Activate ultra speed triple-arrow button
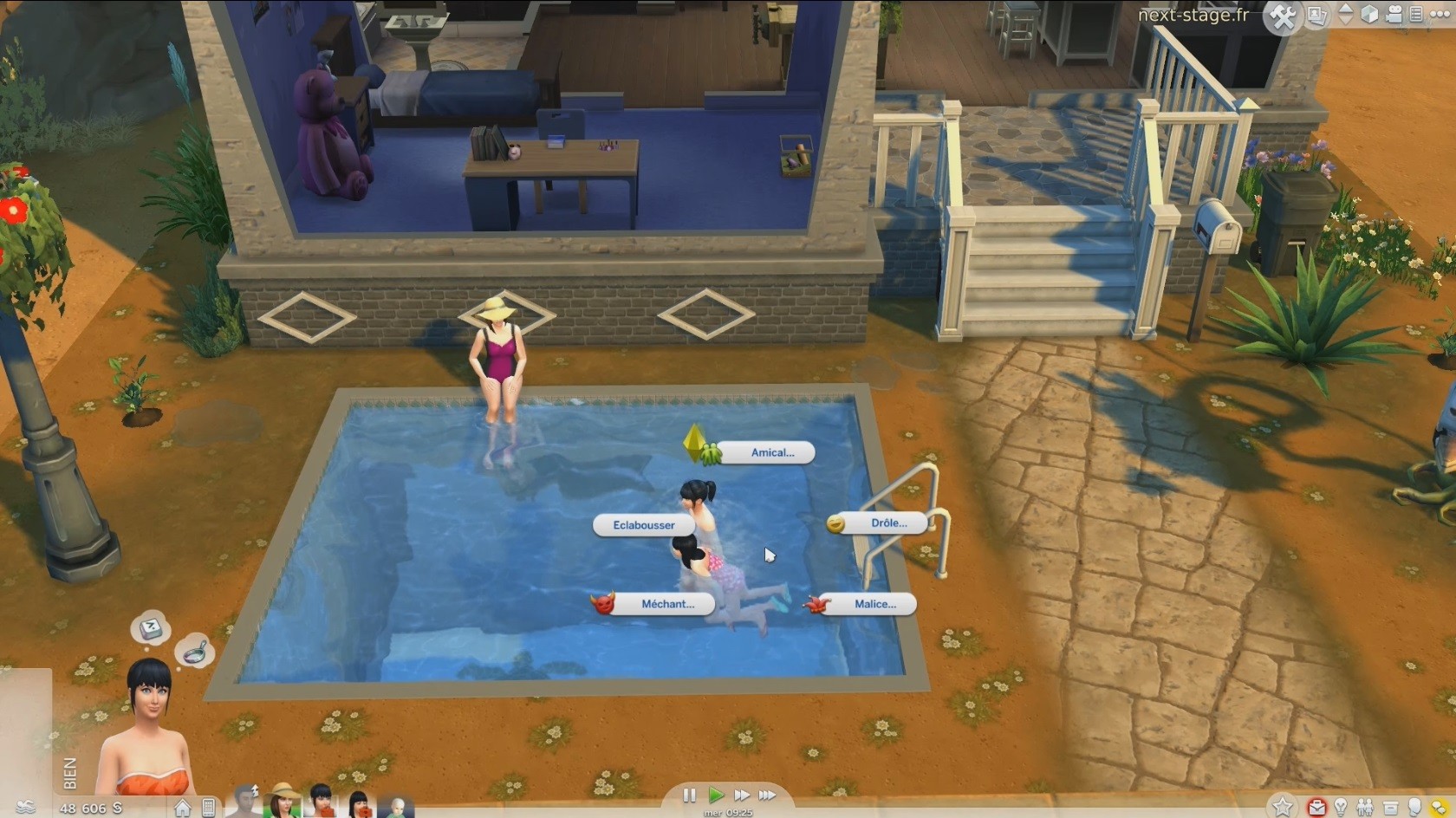Viewport: 1456px width, 818px height. 768,795
